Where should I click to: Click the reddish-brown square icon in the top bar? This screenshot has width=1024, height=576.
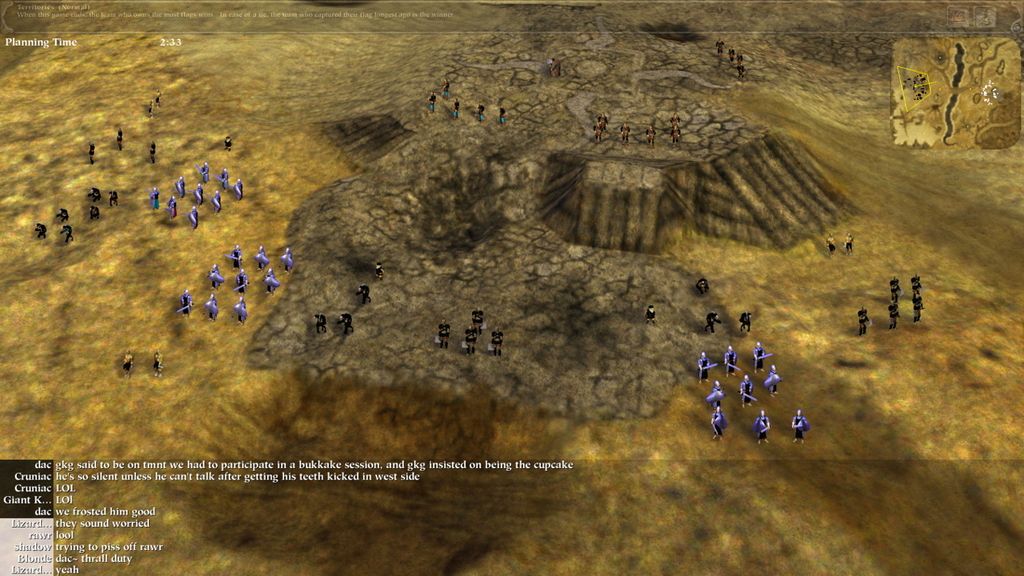pyautogui.click(x=958, y=16)
